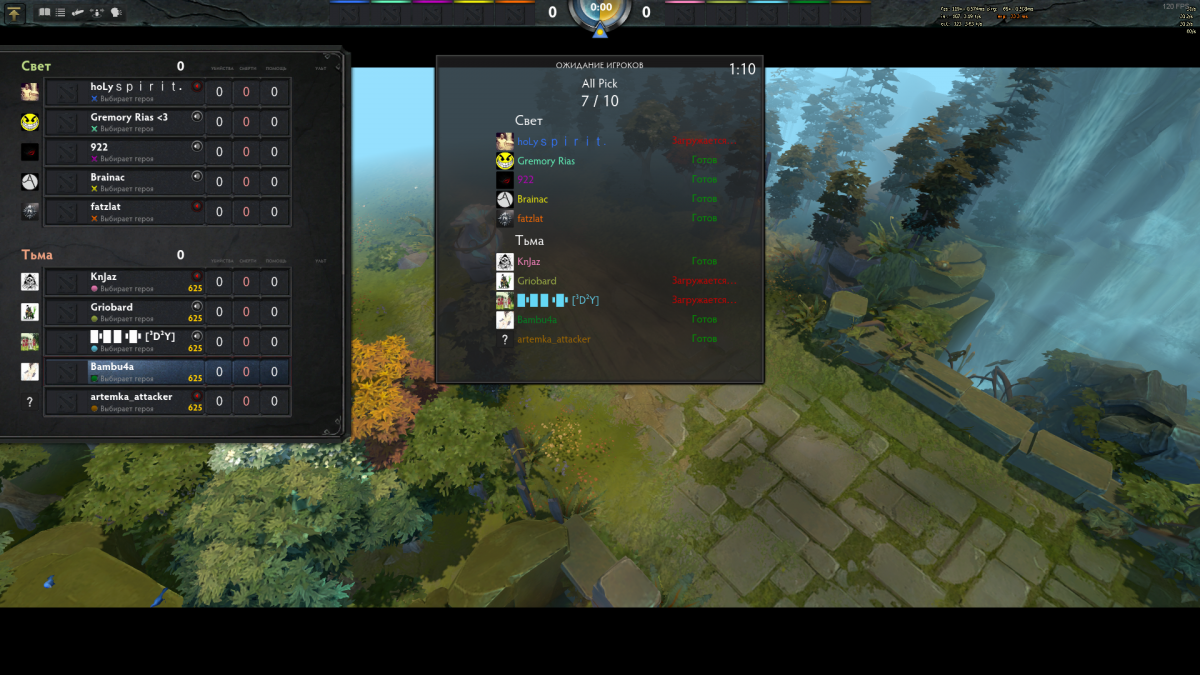
Task: Select the Bambu4a scoreboard row
Action: coord(140,372)
